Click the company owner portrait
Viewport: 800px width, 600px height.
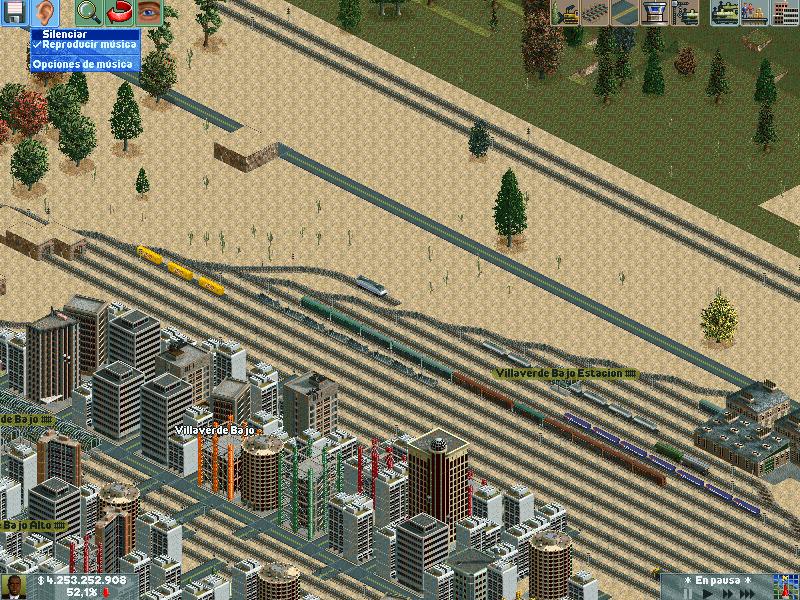pos(15,586)
